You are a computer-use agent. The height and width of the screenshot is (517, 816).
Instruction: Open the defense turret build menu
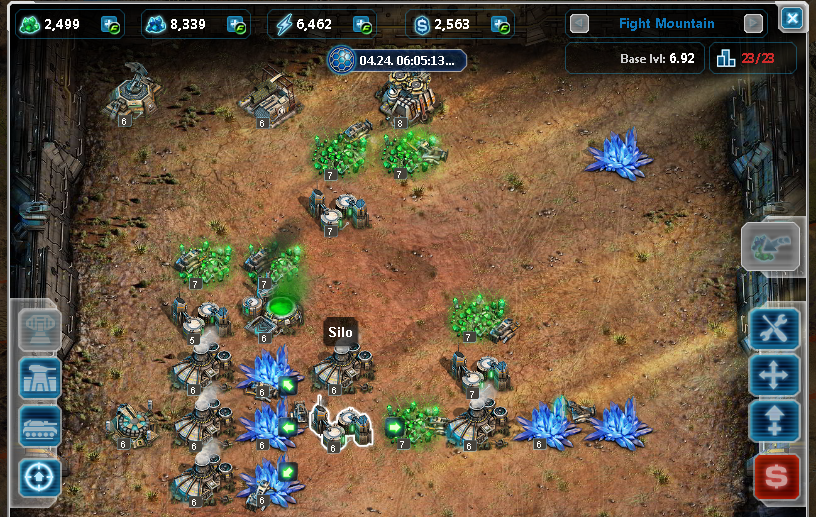coord(40,377)
